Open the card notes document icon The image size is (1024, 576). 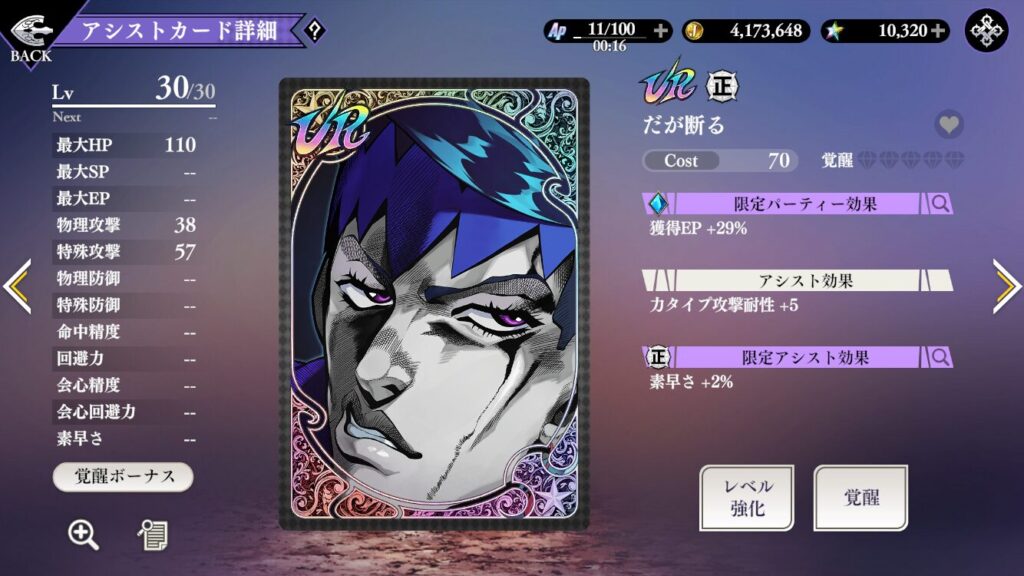click(152, 535)
